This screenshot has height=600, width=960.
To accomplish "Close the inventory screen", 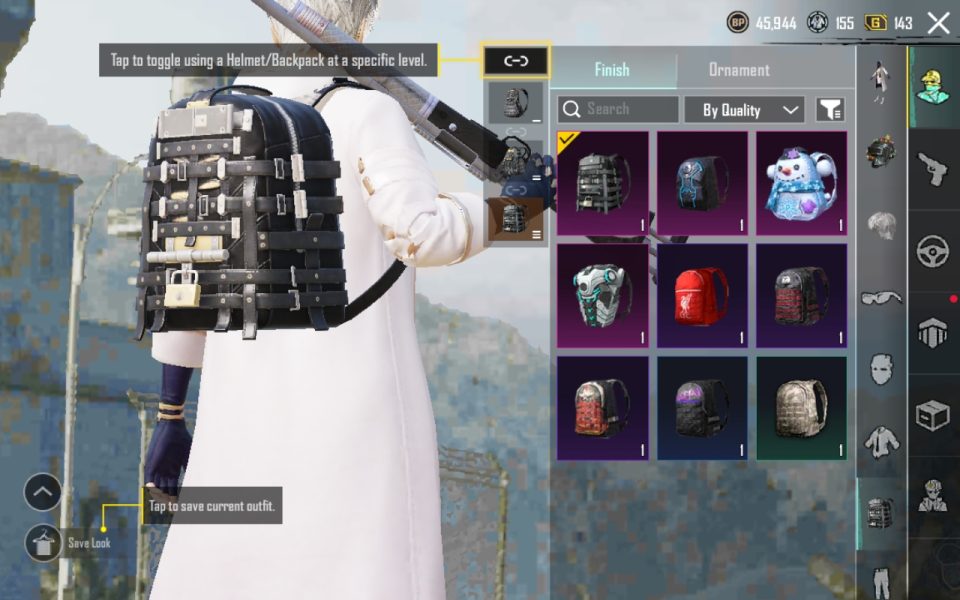I will click(x=938, y=23).
